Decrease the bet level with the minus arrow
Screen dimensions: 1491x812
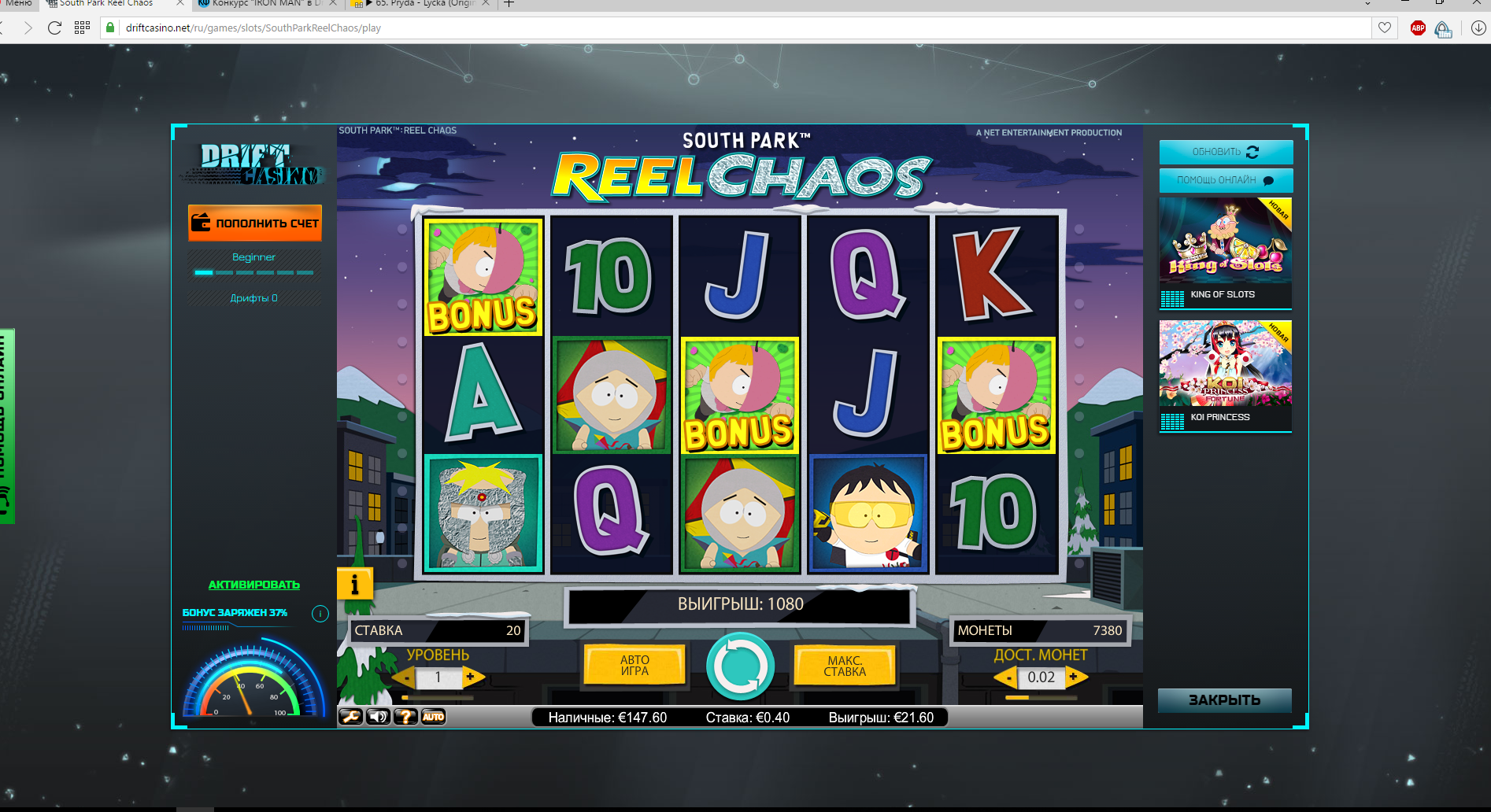(406, 677)
